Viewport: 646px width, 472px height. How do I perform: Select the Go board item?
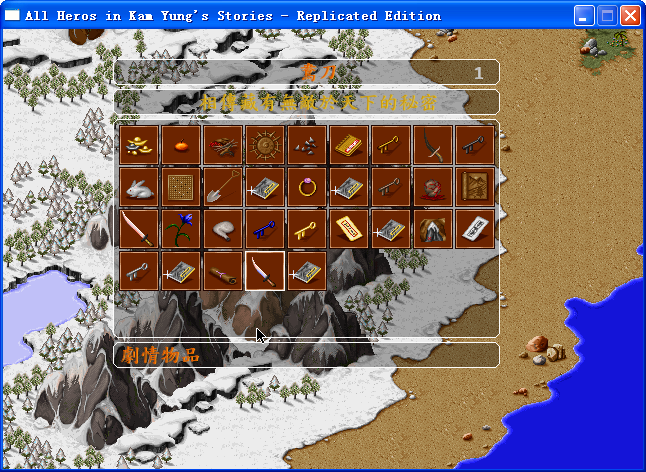180,186
